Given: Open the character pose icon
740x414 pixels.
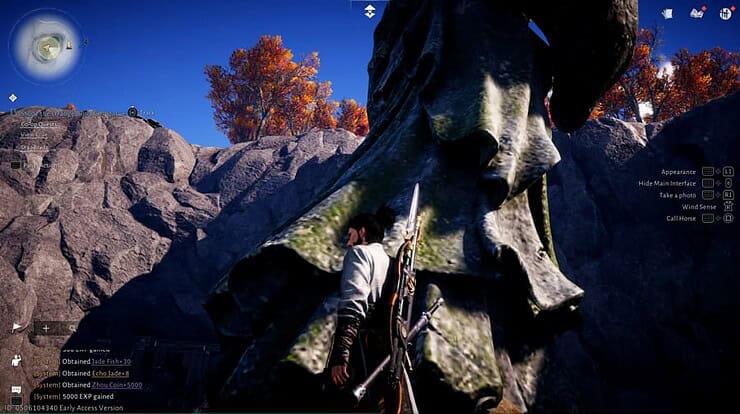Looking at the screenshot, I should pyautogui.click(x=17, y=359).
